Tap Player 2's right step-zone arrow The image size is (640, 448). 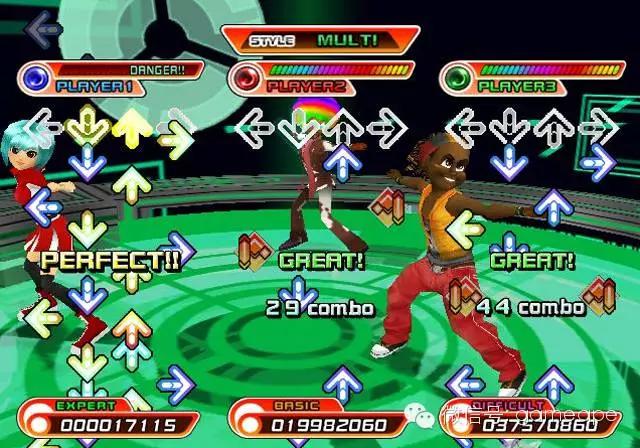click(x=384, y=128)
